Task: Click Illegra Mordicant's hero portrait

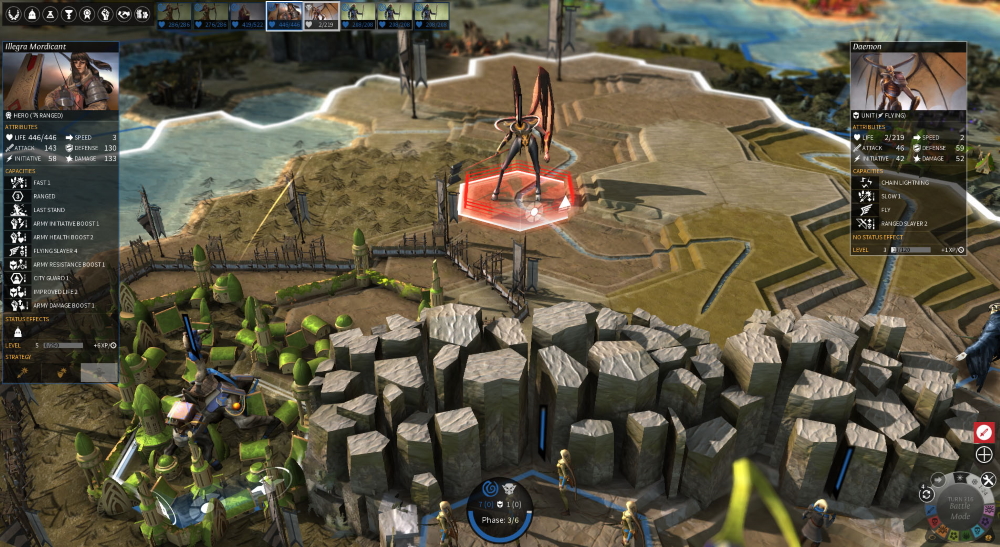Action: 60,80
